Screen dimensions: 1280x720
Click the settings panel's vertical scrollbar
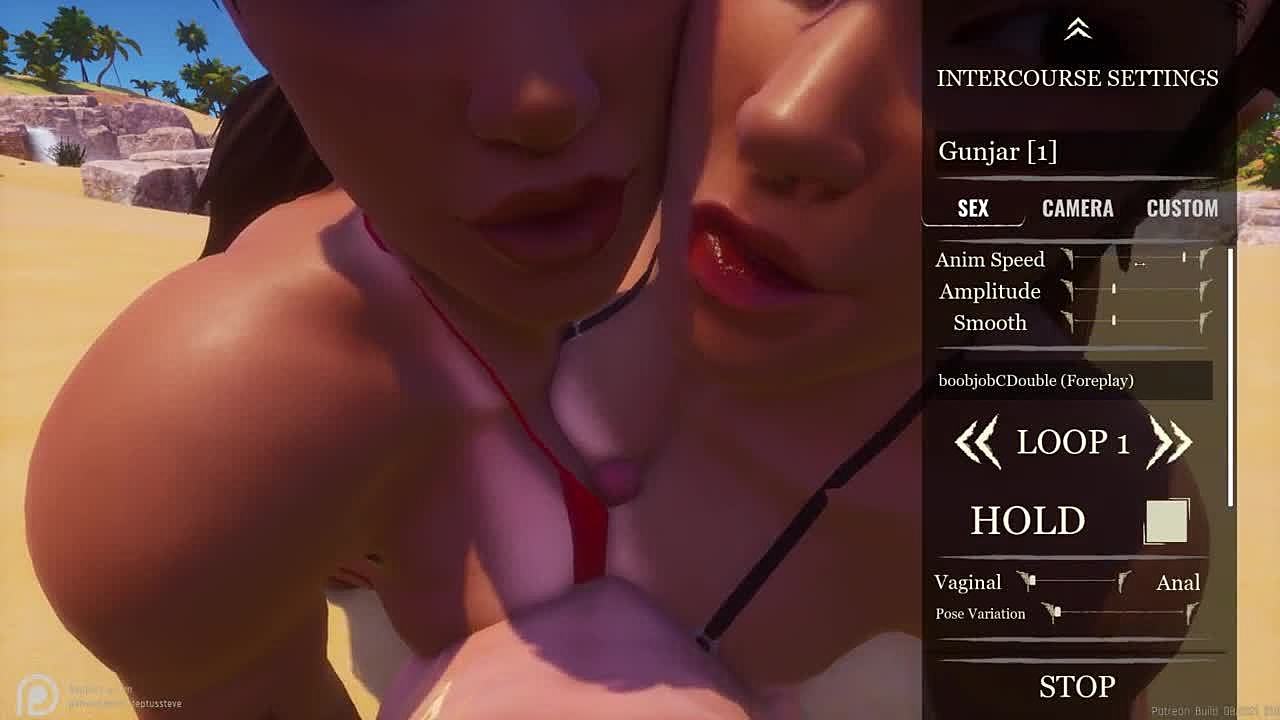tap(1231, 380)
